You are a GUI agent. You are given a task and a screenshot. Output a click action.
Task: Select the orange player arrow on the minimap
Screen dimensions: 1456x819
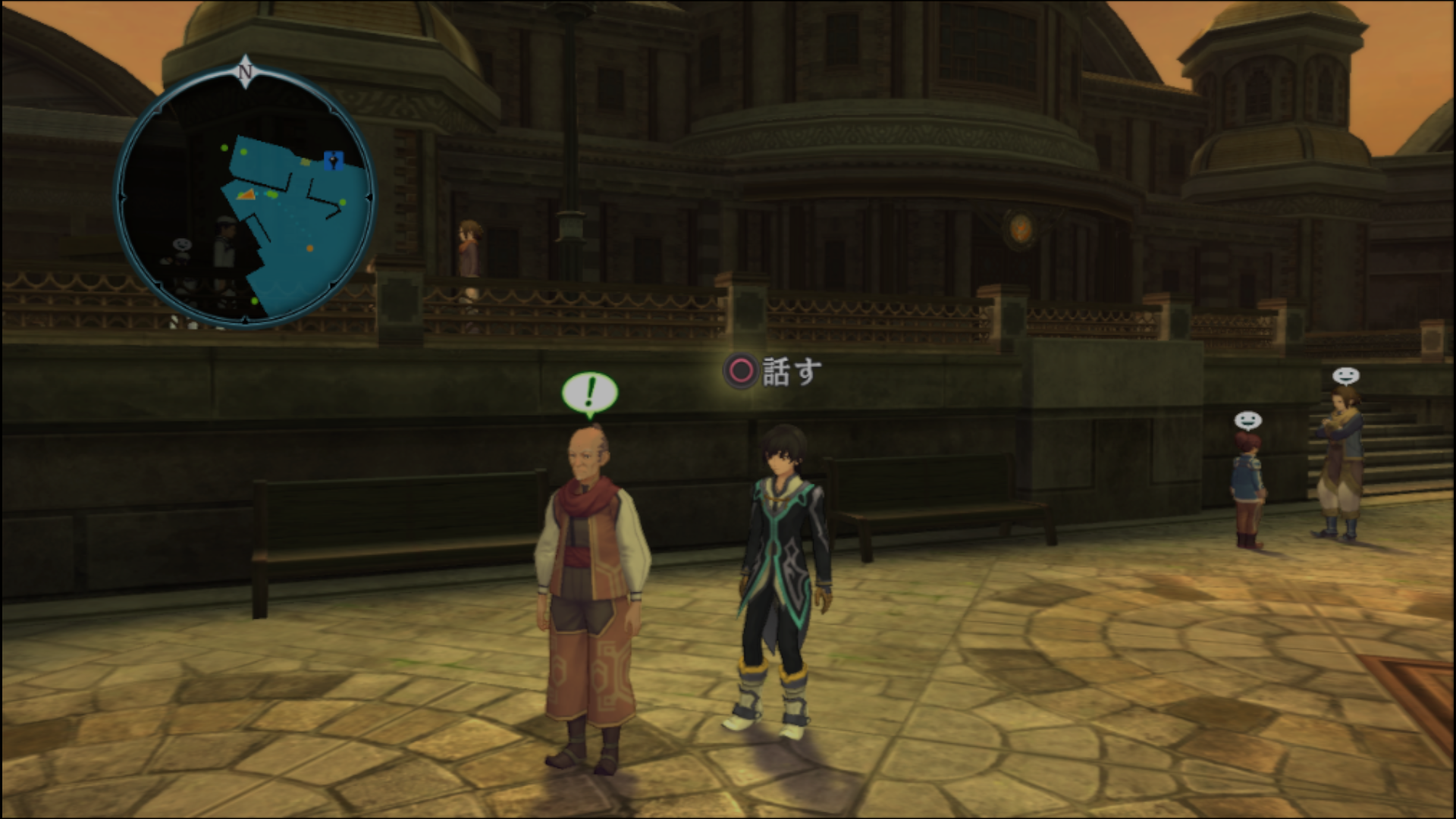click(246, 195)
